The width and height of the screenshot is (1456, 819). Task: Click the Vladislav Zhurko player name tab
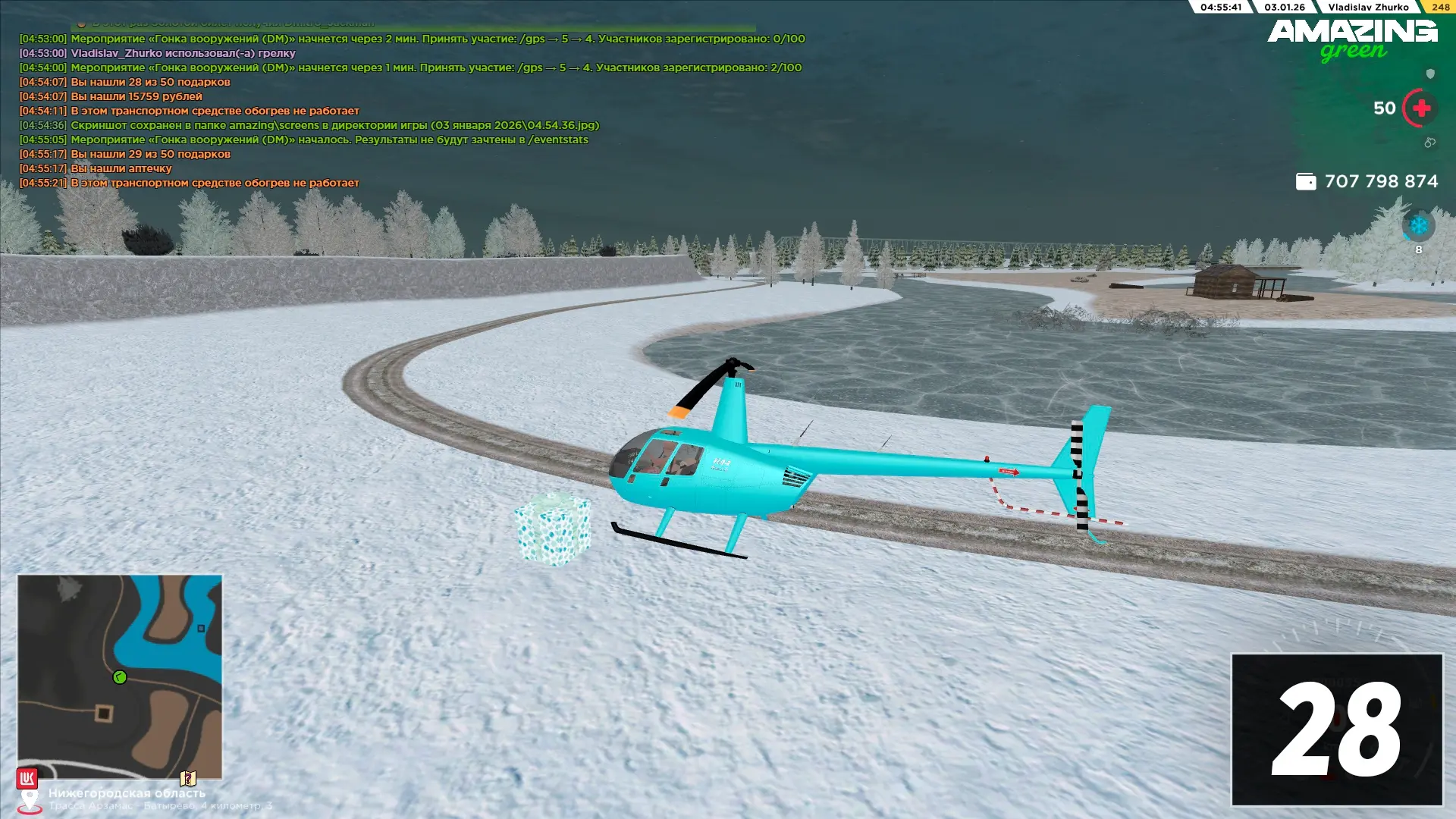coord(1368,7)
